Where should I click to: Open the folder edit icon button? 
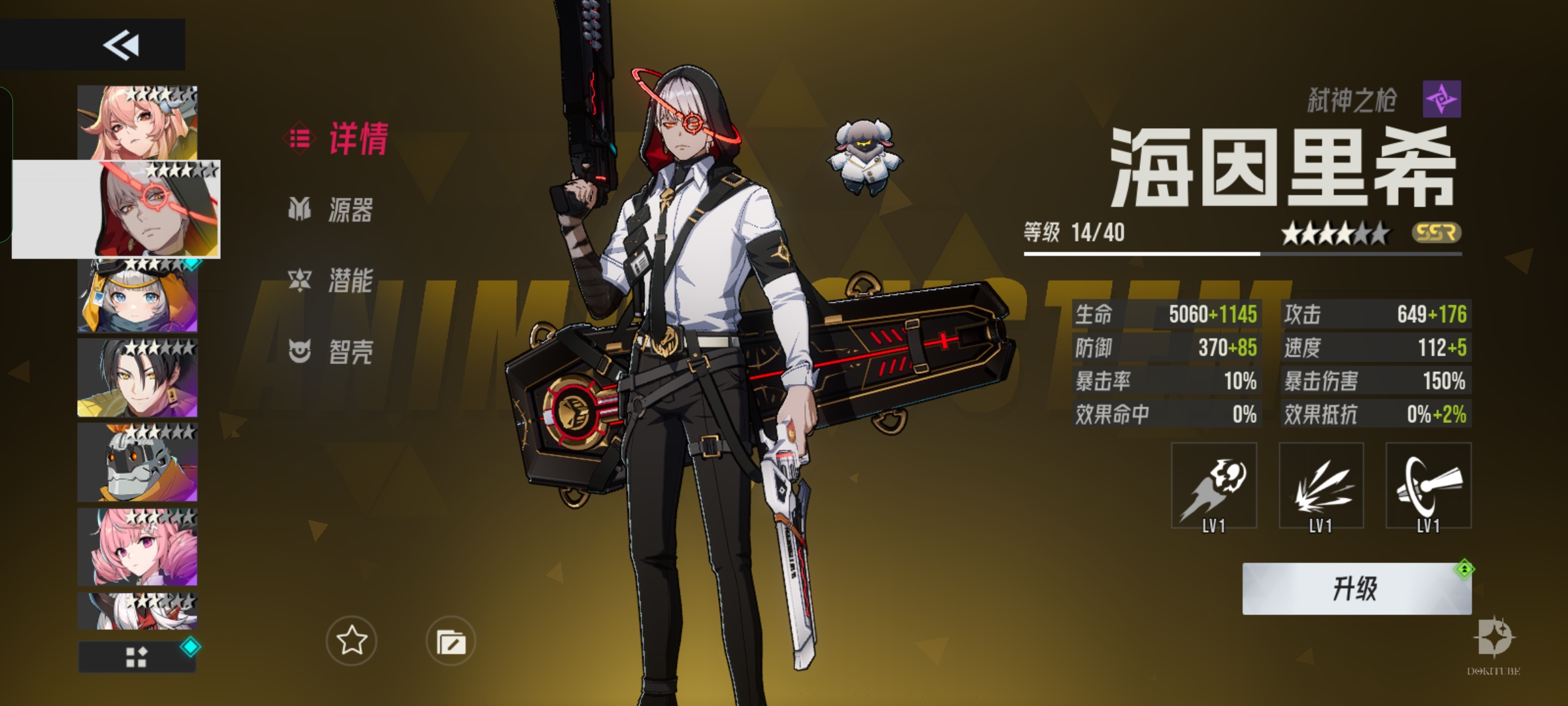click(451, 641)
